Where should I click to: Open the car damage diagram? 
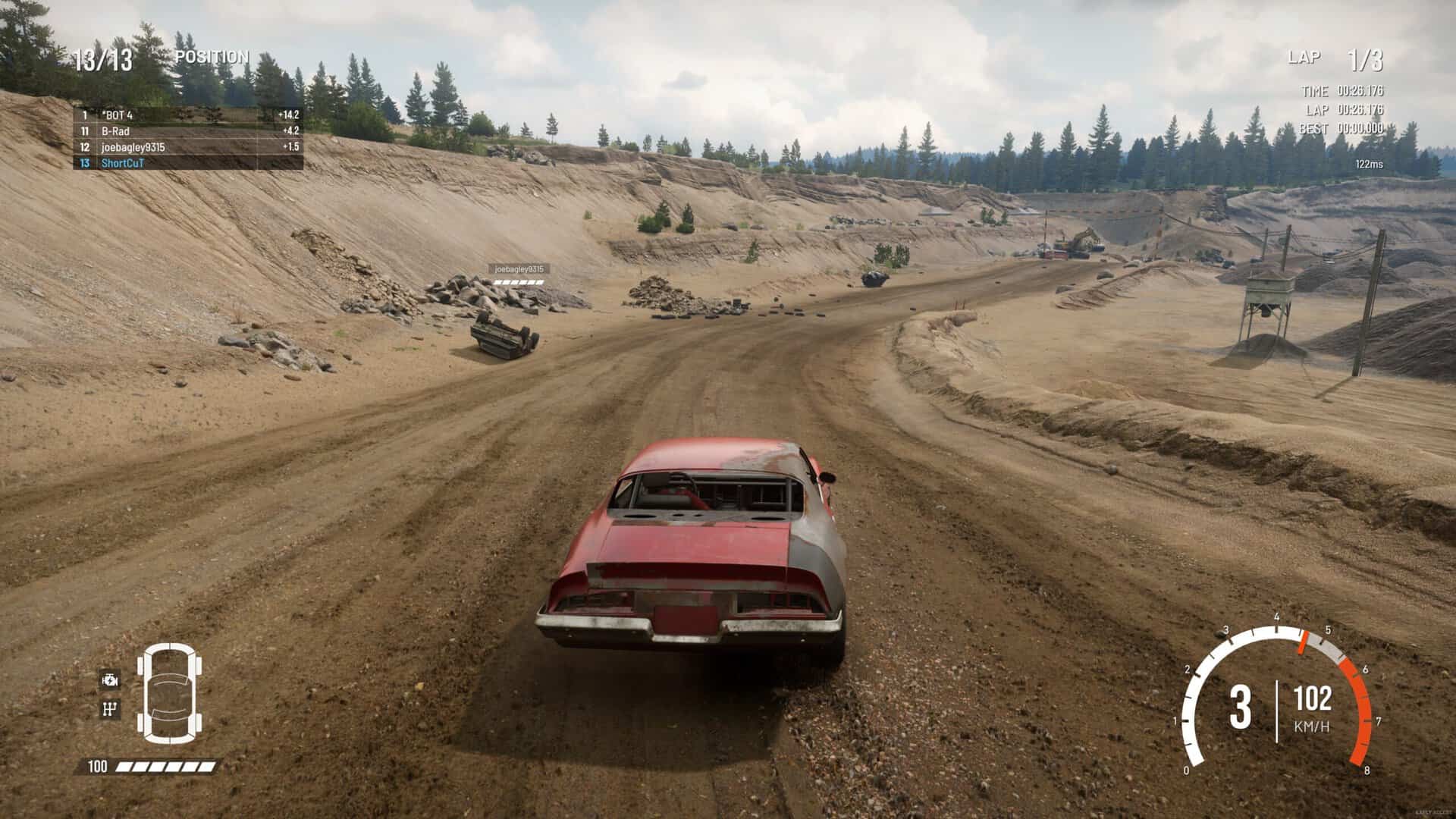click(169, 692)
